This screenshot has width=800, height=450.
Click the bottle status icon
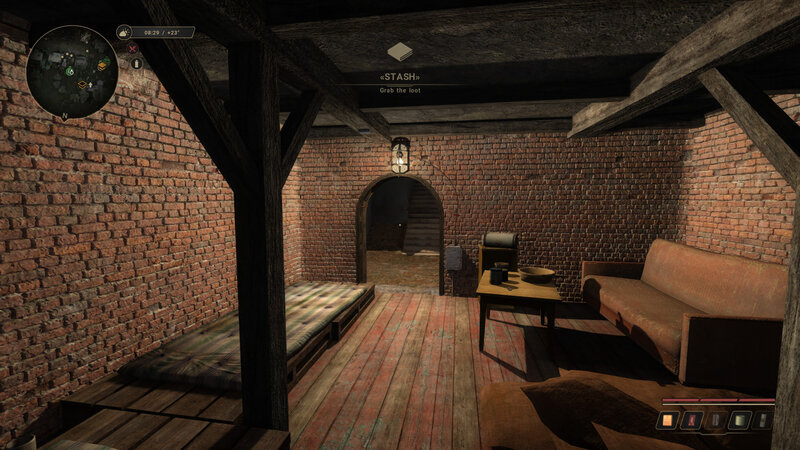(137, 63)
